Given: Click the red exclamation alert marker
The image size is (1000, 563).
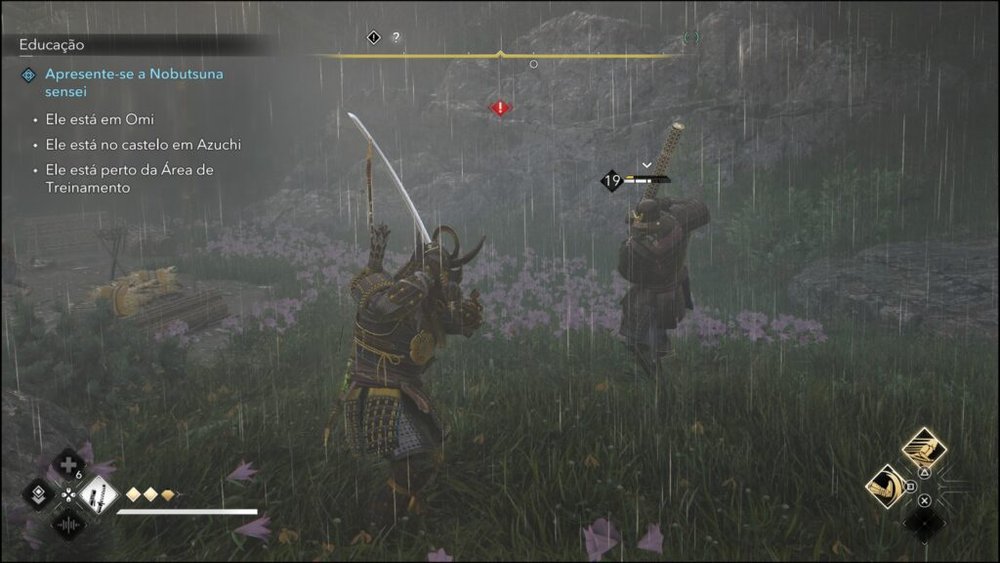Looking at the screenshot, I should (500, 107).
